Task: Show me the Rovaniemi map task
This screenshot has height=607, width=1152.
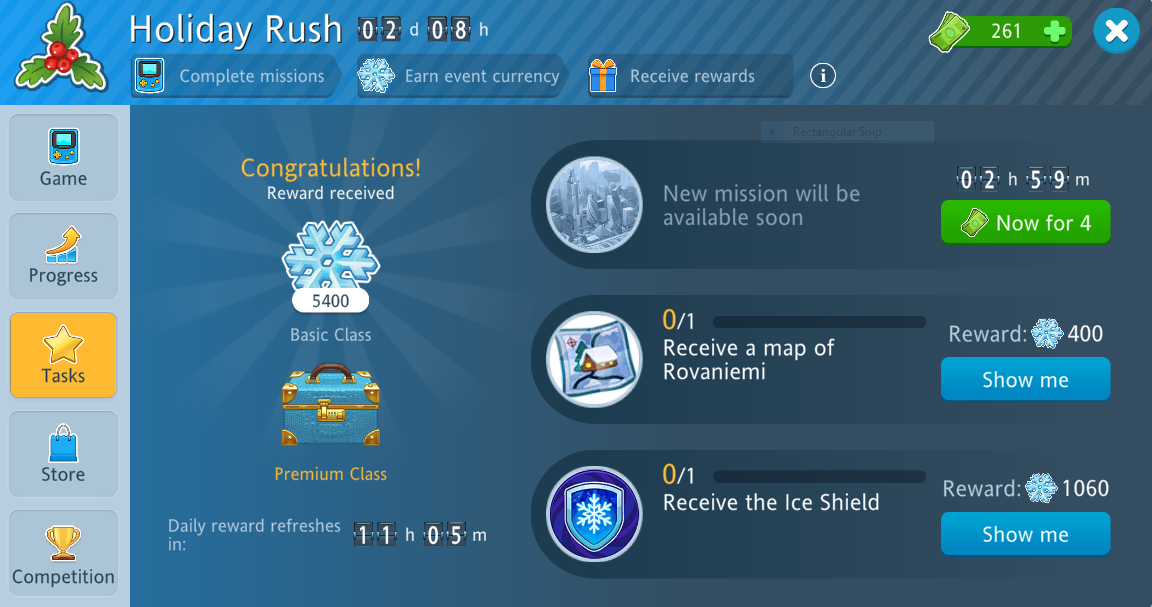Action: click(x=1025, y=380)
